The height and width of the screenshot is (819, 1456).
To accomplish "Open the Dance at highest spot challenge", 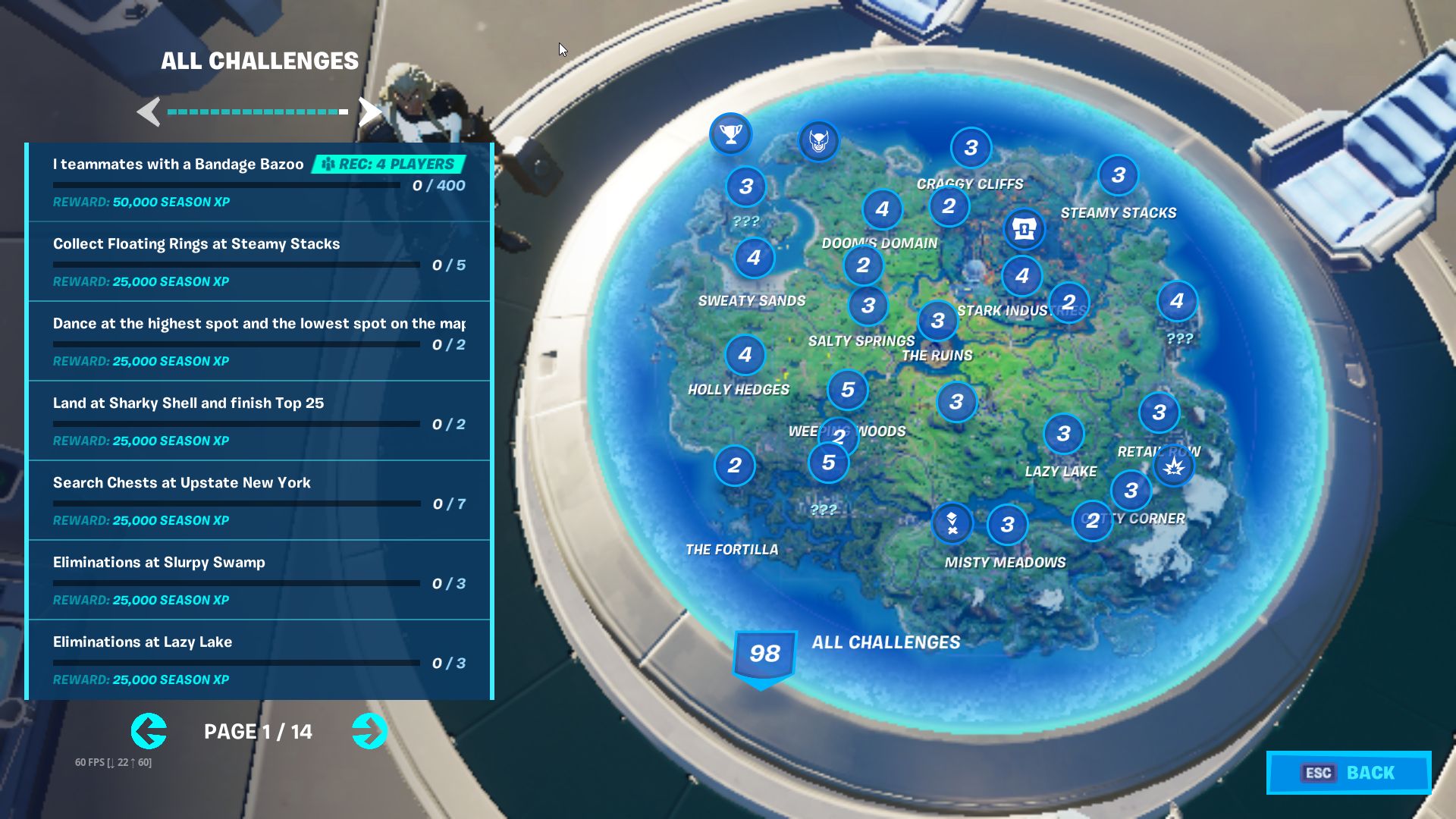I will (x=259, y=341).
